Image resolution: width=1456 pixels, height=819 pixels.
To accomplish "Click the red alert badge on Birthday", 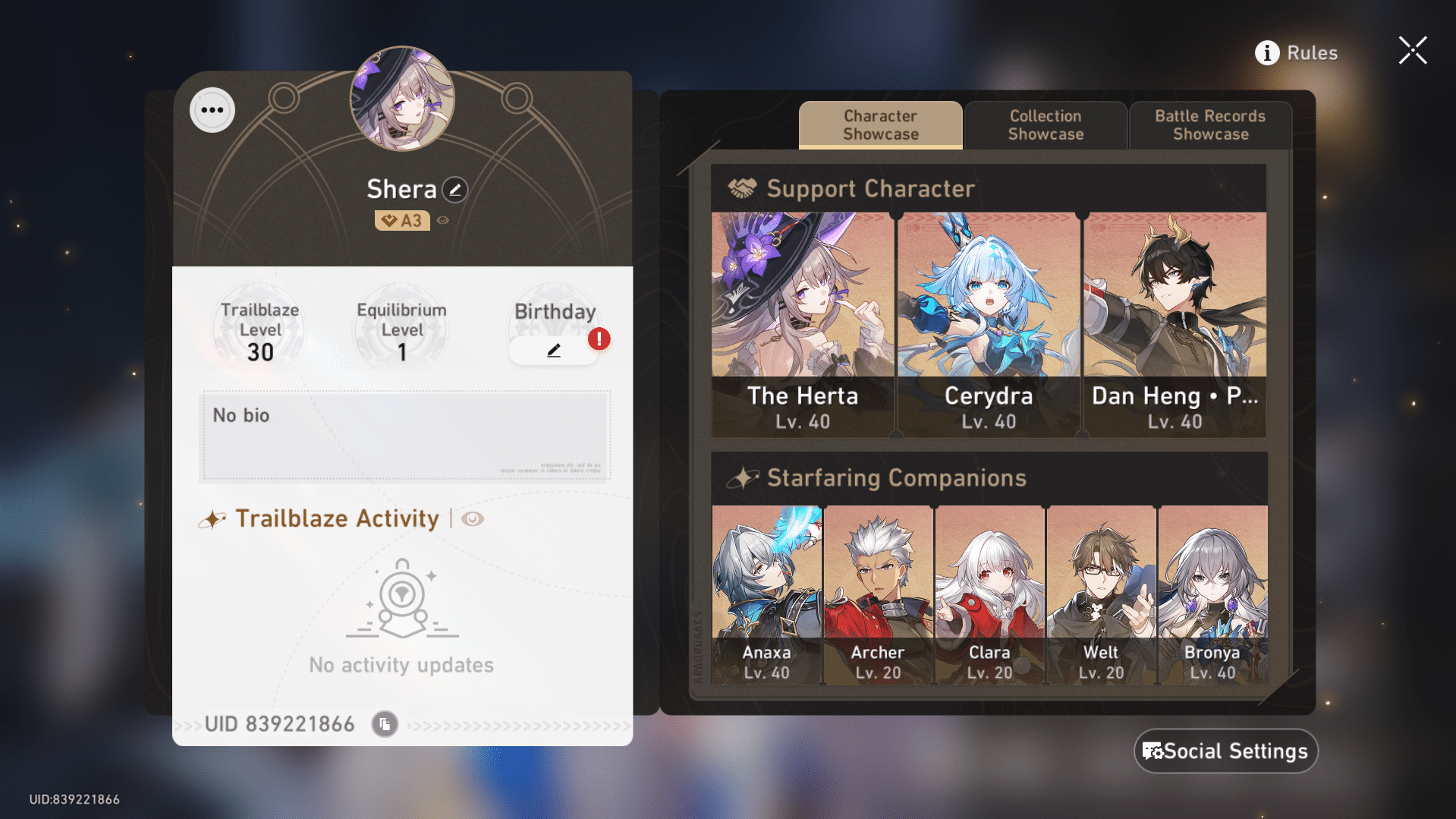I will pos(598,339).
